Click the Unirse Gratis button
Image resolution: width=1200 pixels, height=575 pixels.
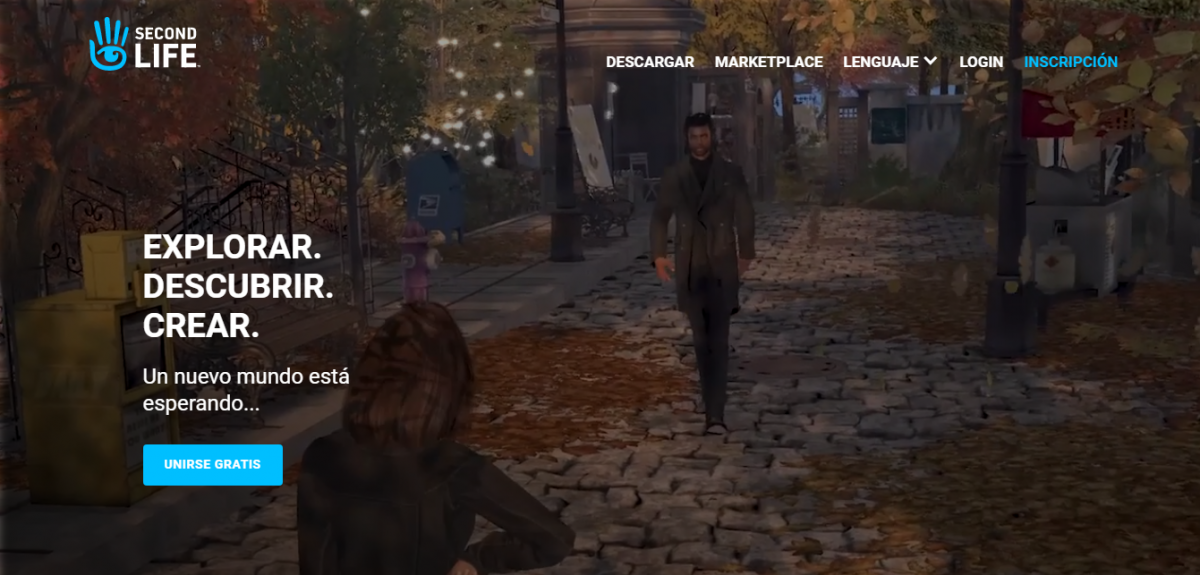click(x=213, y=465)
